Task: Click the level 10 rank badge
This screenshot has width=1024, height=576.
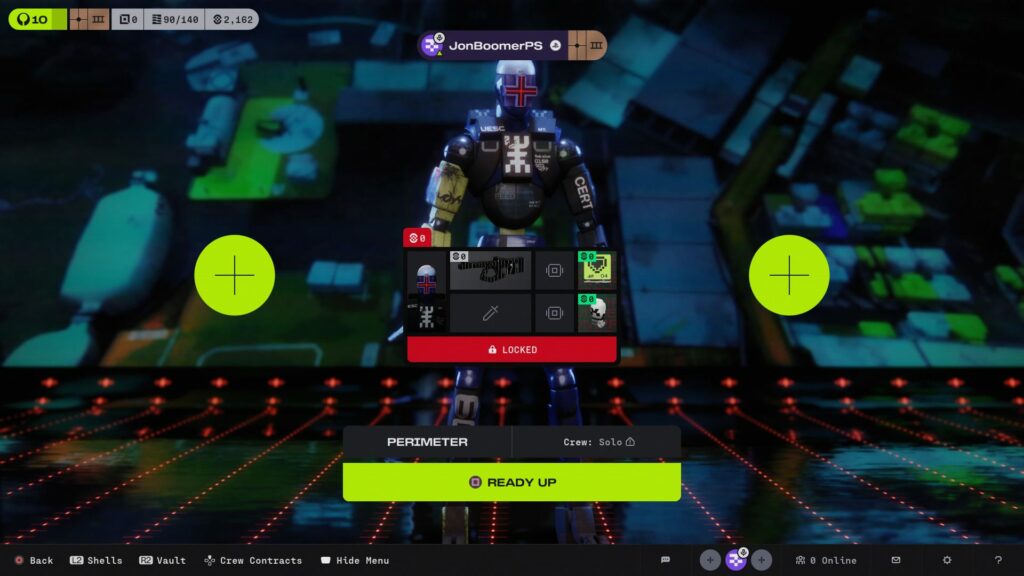Action: coord(33,19)
